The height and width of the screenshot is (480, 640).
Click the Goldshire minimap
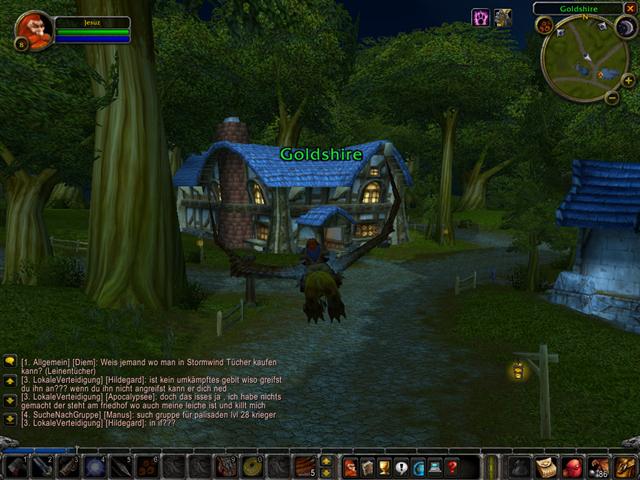click(585, 57)
